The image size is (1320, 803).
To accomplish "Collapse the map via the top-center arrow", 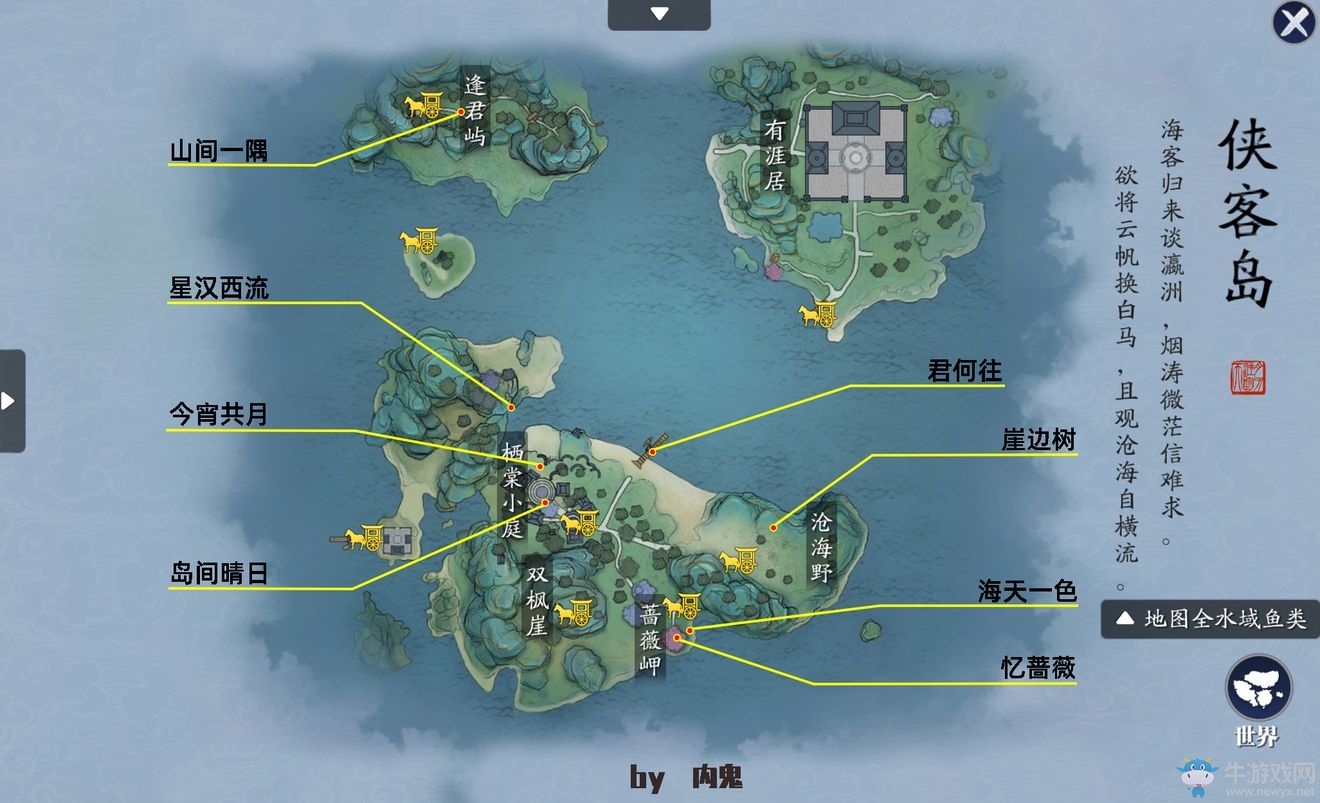I will coord(658,13).
